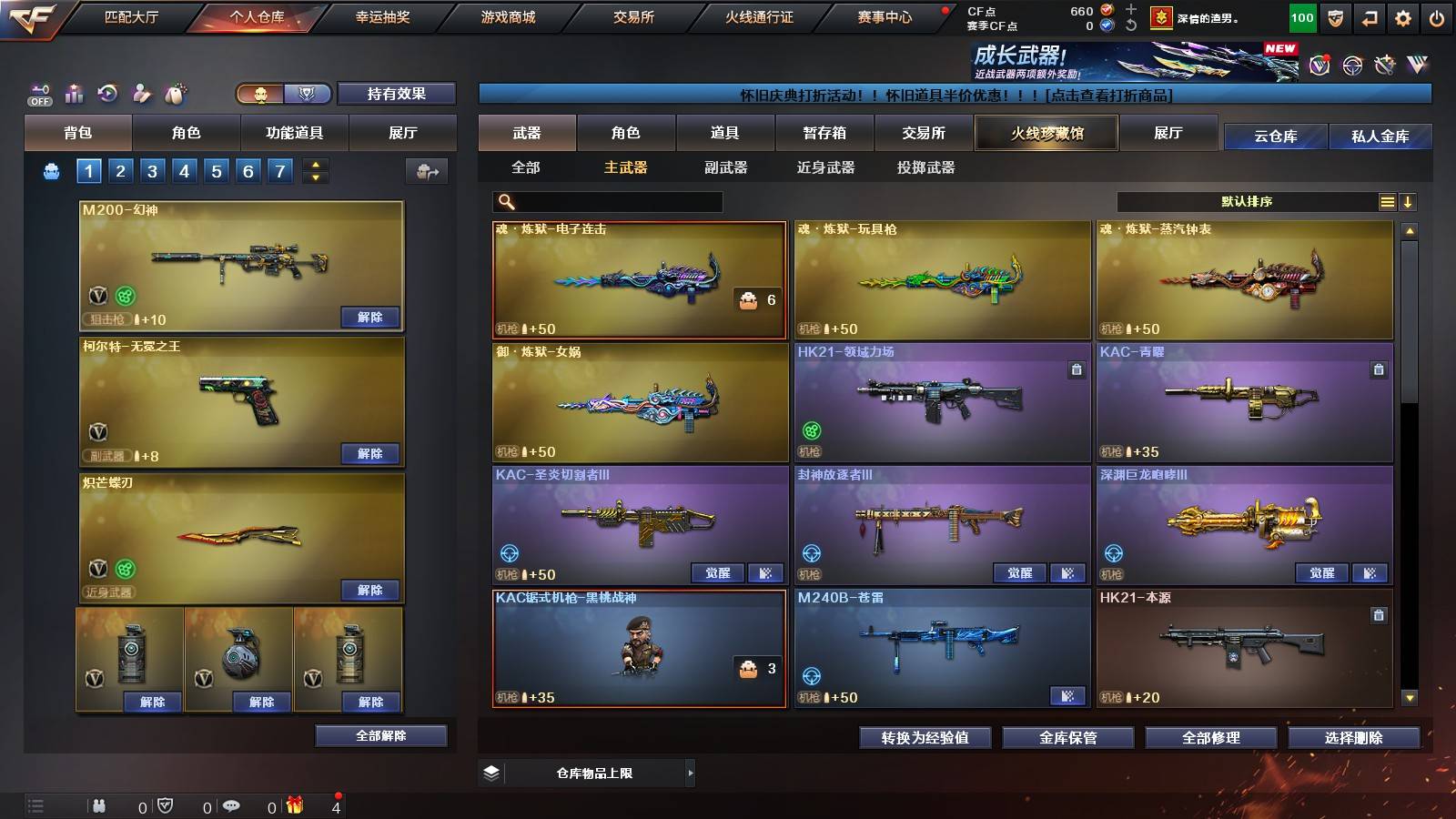Open the chat bubble icon in bottom bar
Viewport: 1456px width, 819px height.
[231, 806]
